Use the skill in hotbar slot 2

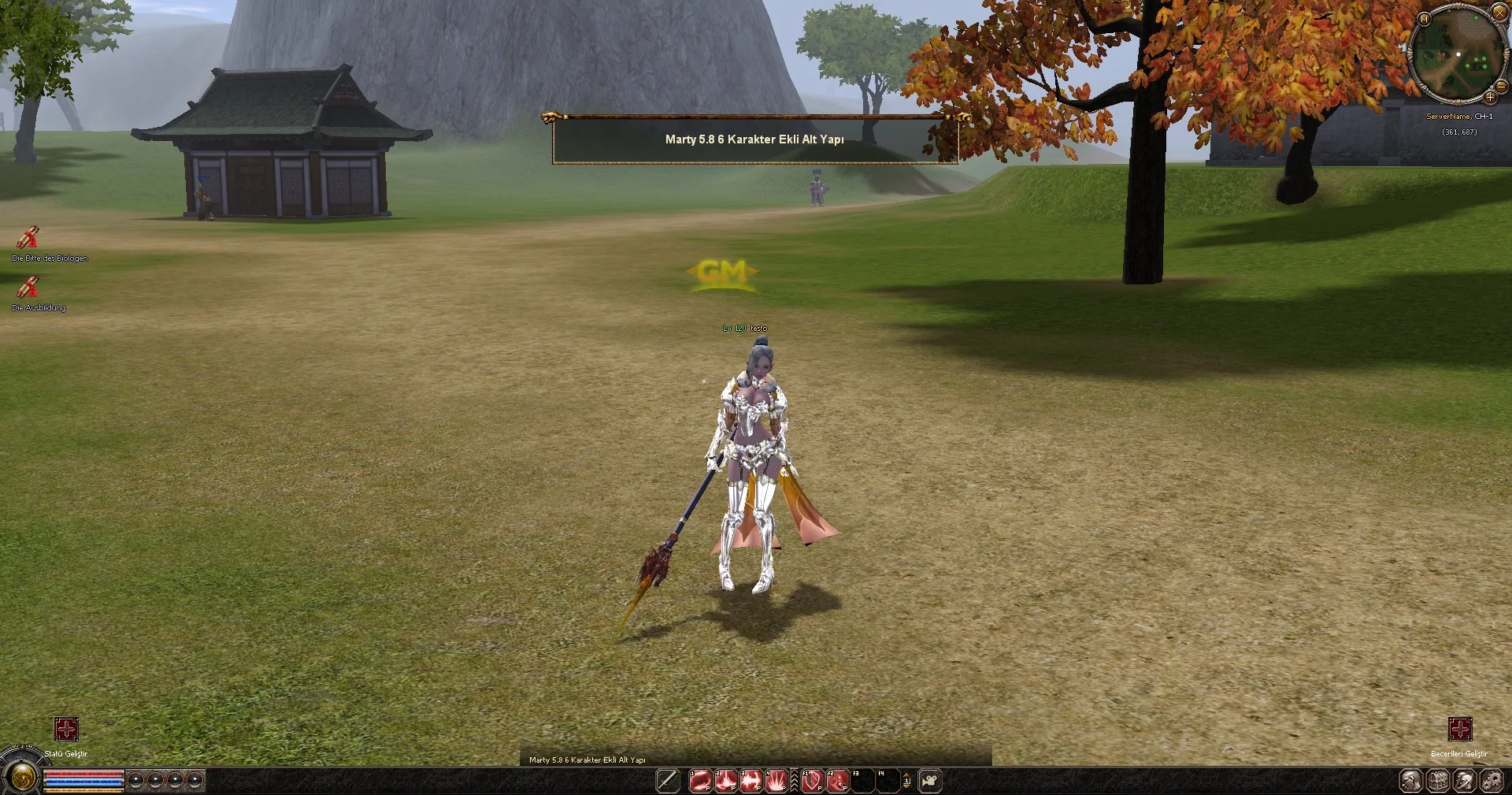(x=725, y=780)
